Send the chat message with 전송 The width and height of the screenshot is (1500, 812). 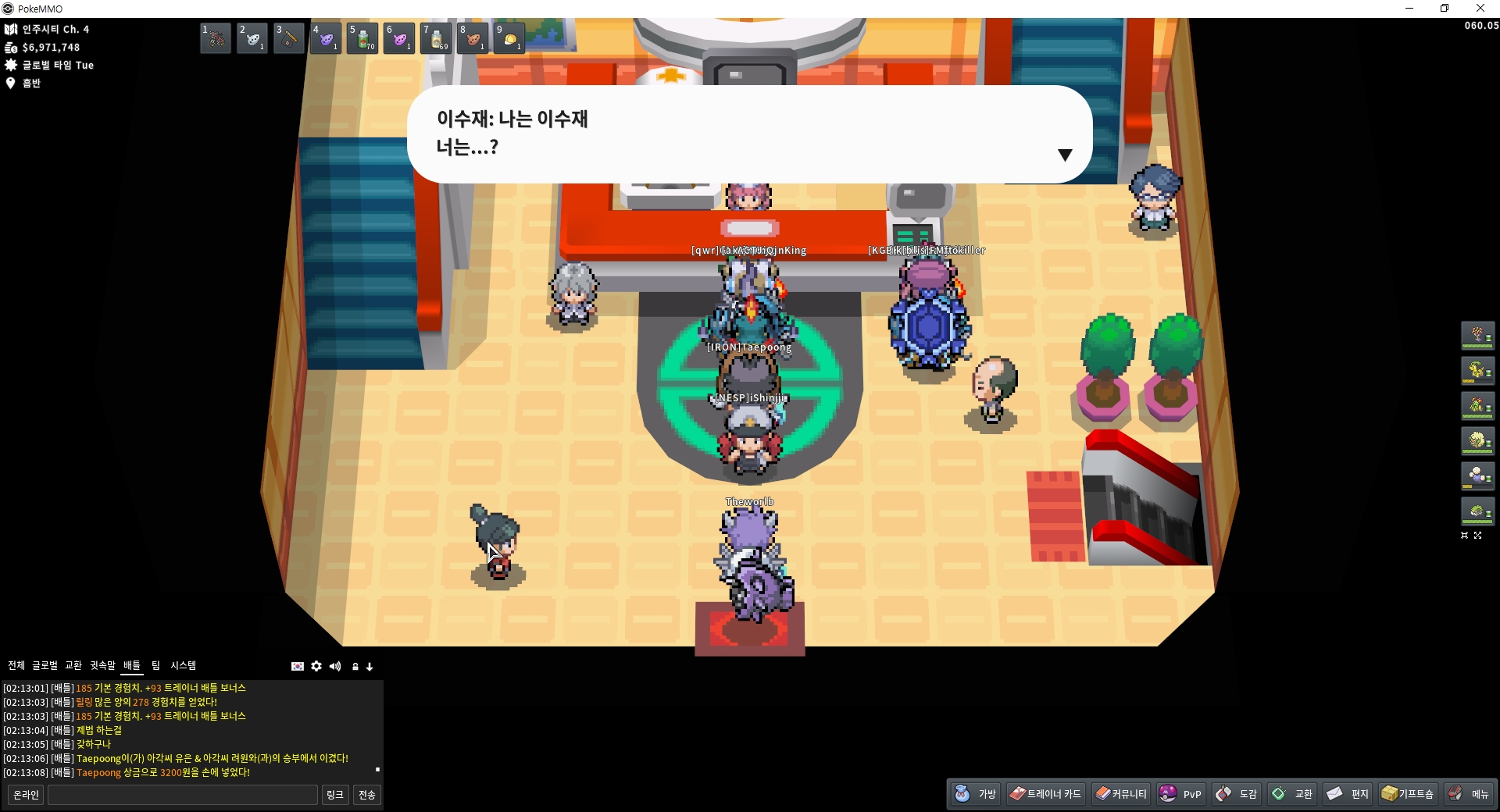tap(367, 795)
